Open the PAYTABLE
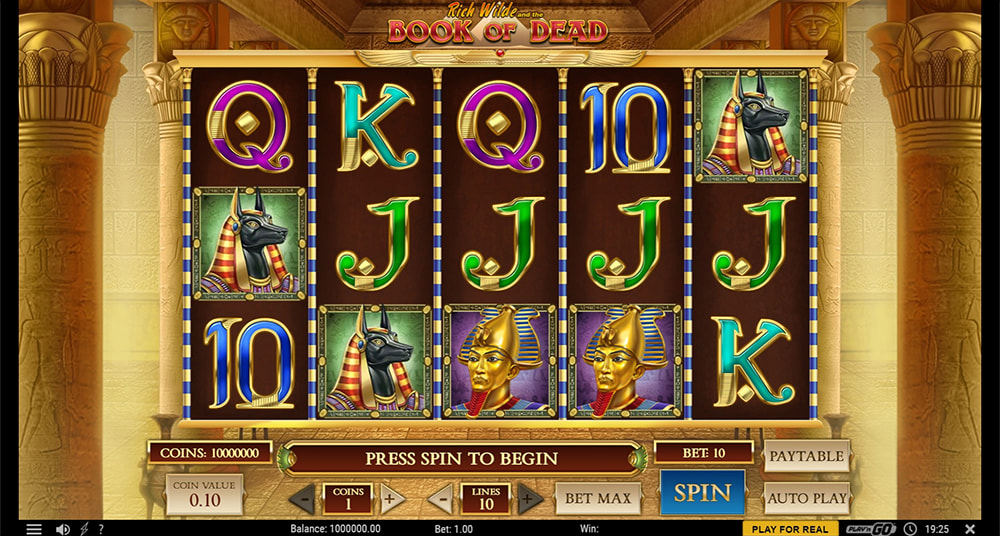 (x=806, y=456)
